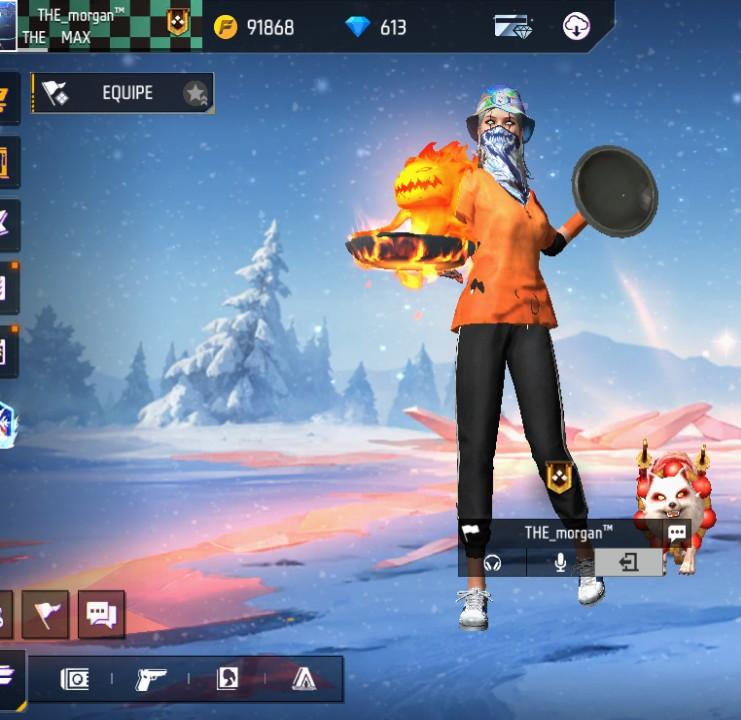741x720 pixels.
Task: Click the white flag button above the bottom bar
Action: (x=45, y=614)
